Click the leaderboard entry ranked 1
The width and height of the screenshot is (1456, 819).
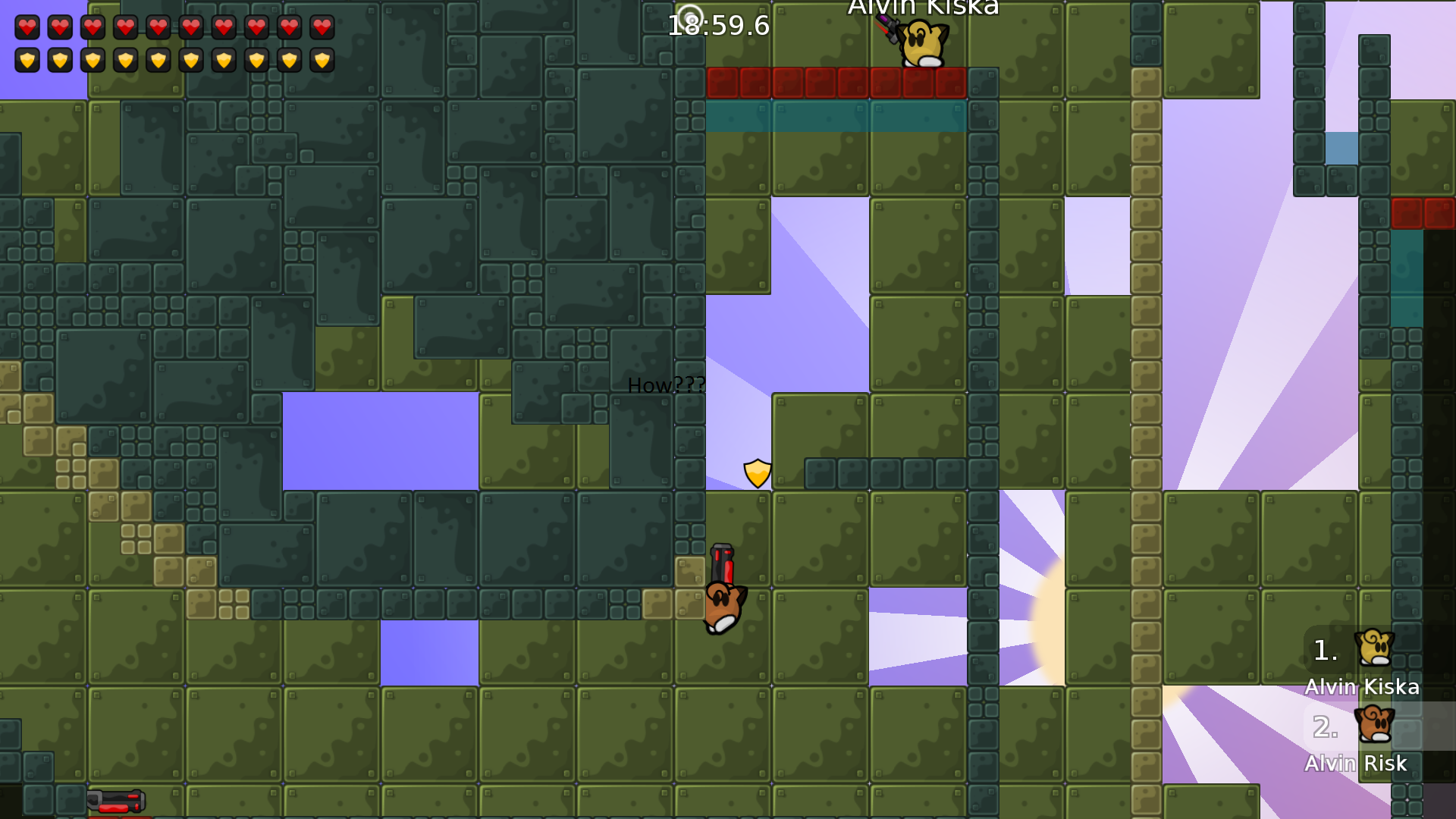pos(1324,651)
